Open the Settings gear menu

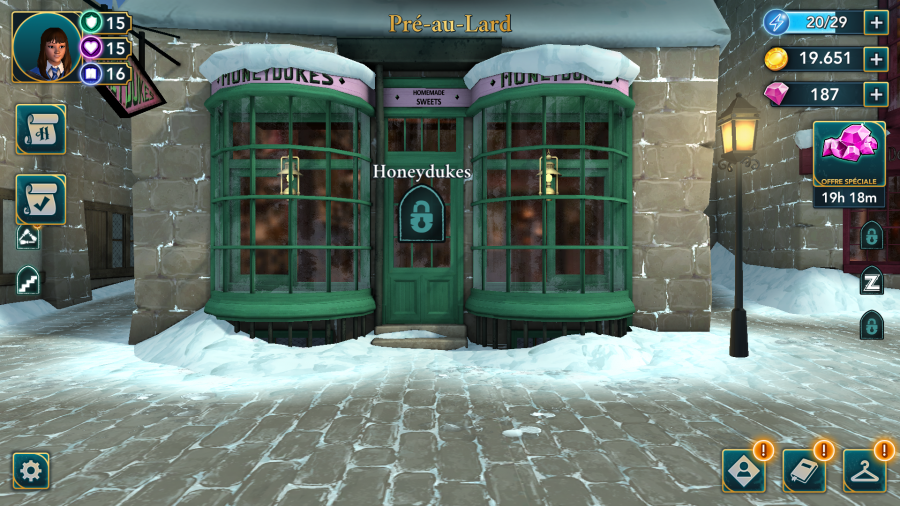point(31,470)
